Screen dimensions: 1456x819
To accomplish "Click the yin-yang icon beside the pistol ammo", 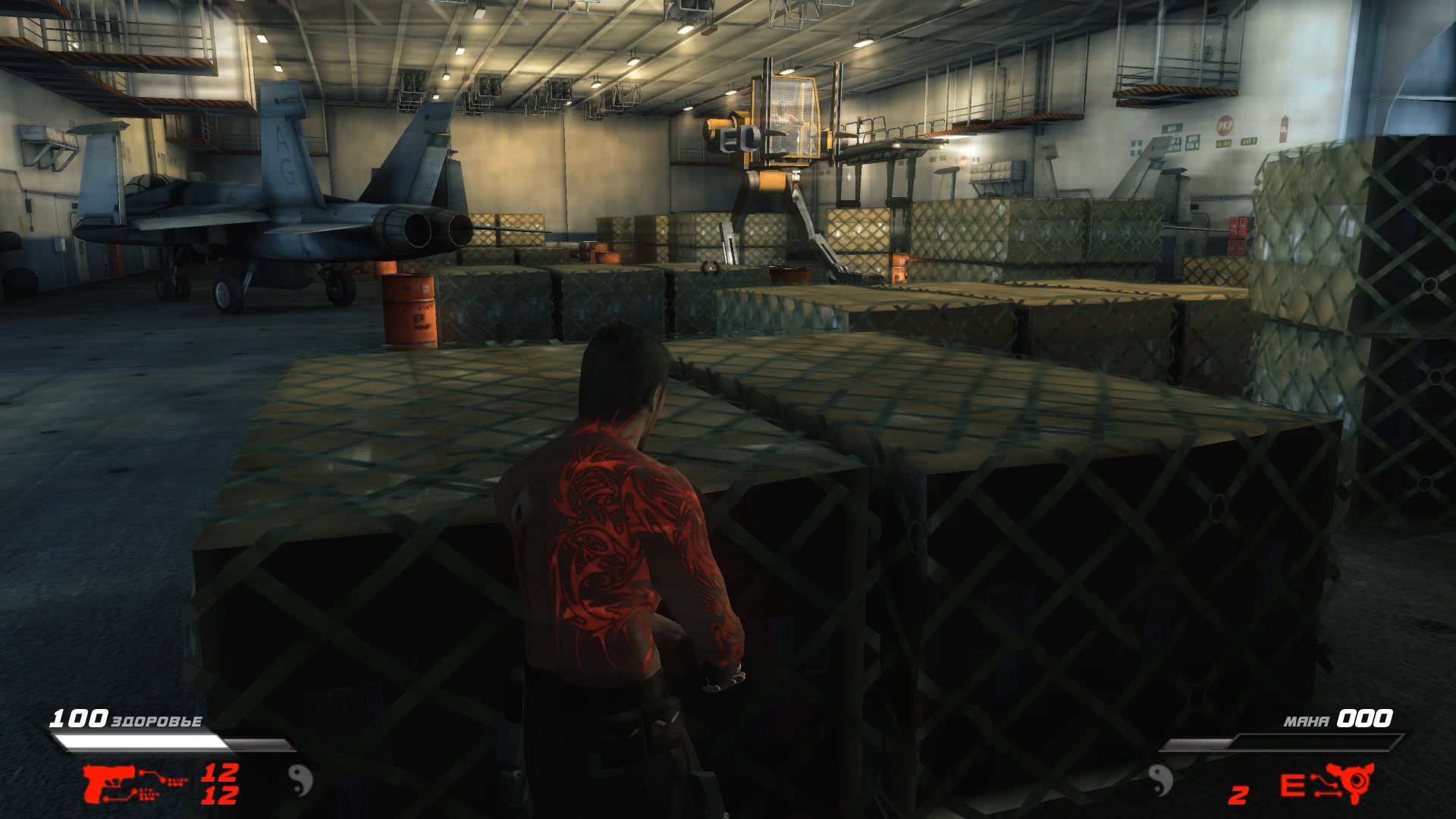I will 300,779.
